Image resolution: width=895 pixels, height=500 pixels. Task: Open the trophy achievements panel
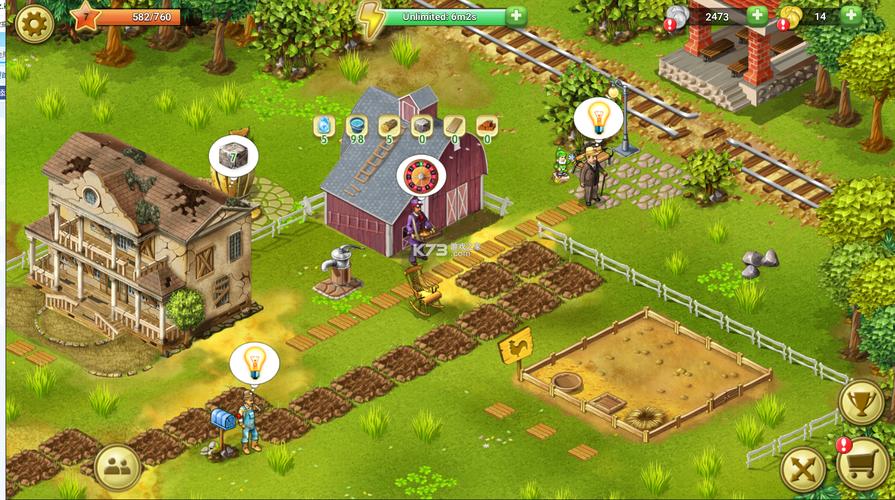point(861,403)
